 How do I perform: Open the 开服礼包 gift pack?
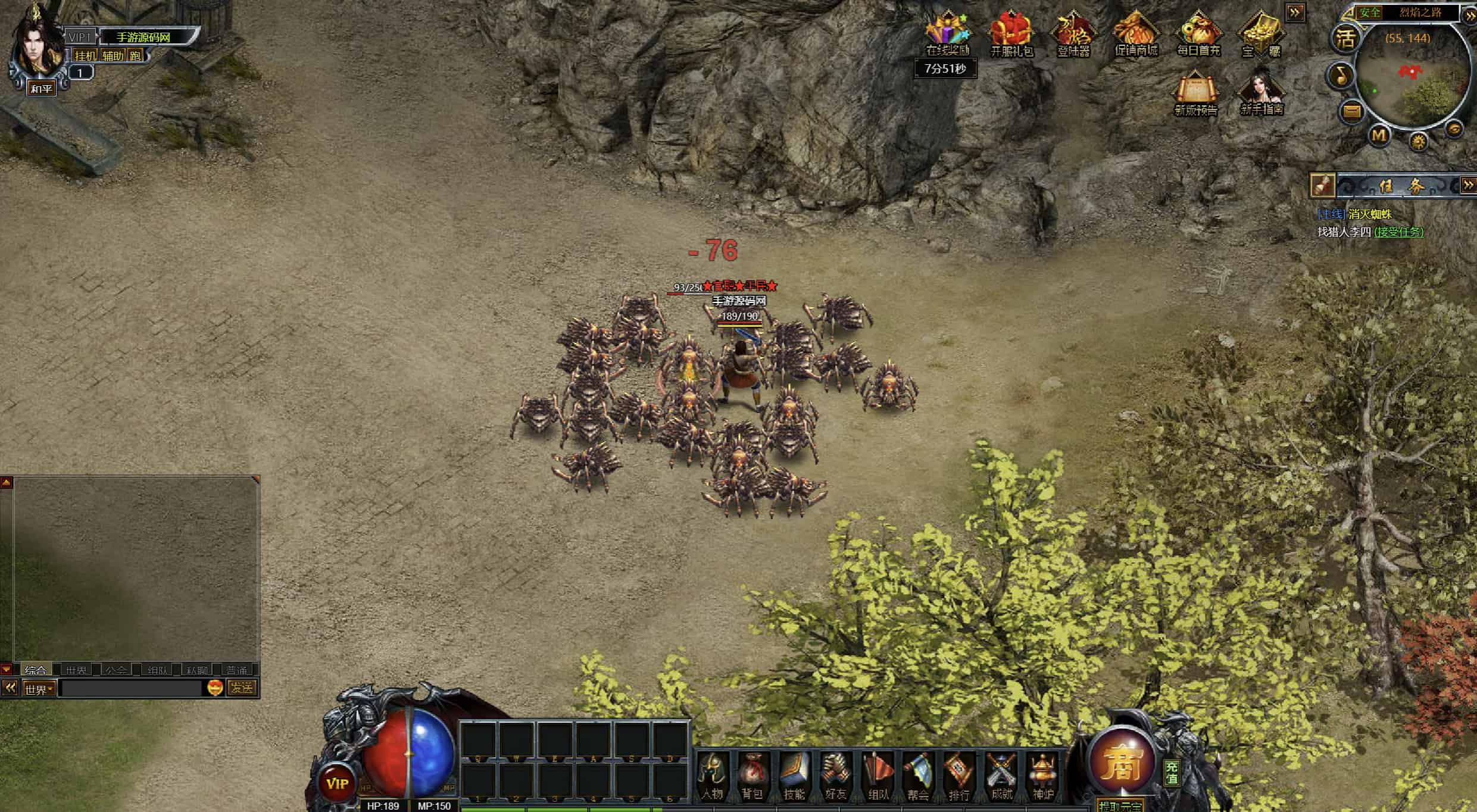pyautogui.click(x=1011, y=35)
